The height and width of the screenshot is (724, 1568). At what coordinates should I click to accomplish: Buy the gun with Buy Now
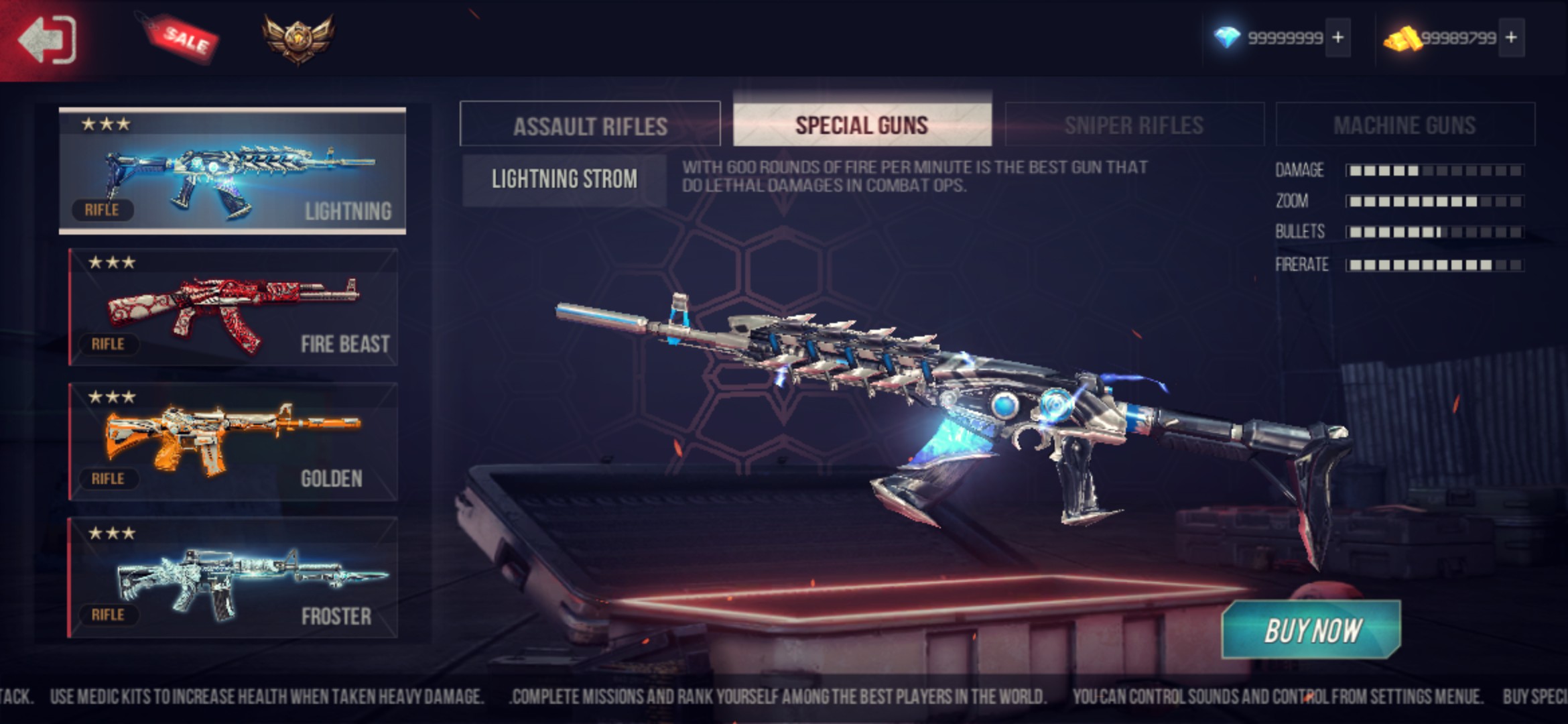pos(1311,629)
